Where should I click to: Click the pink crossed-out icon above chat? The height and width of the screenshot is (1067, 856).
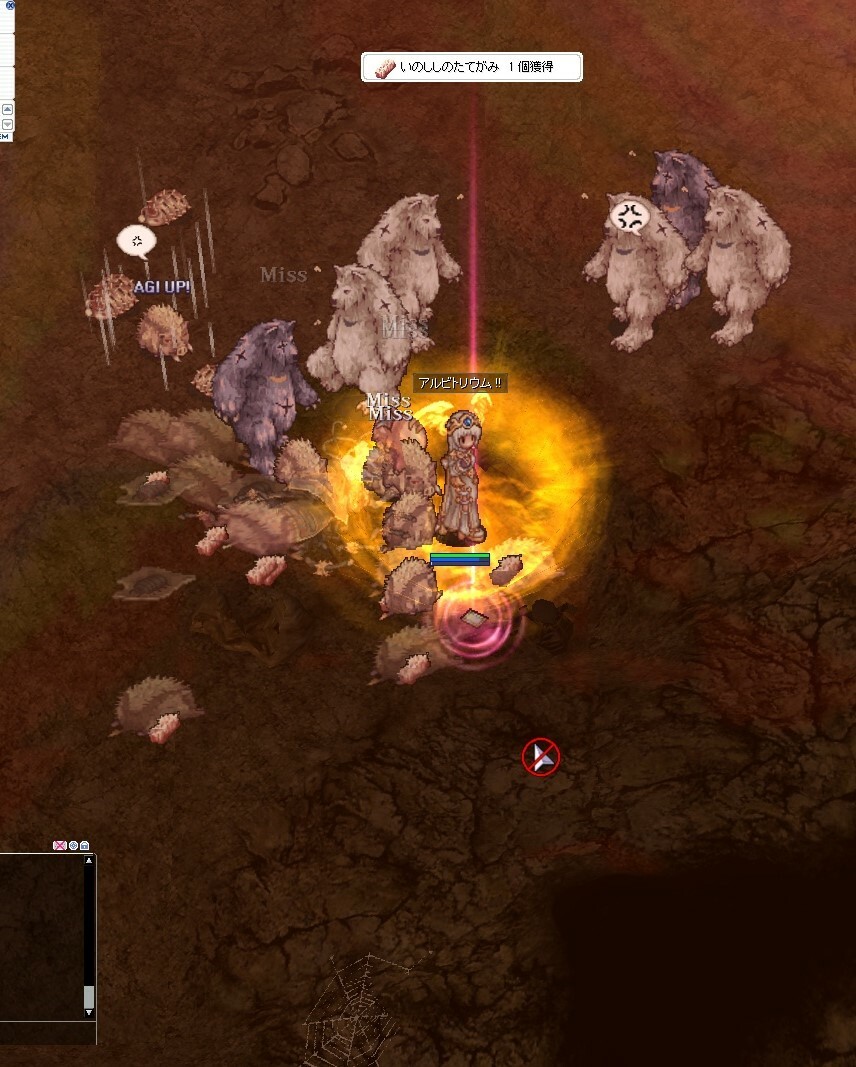point(59,846)
